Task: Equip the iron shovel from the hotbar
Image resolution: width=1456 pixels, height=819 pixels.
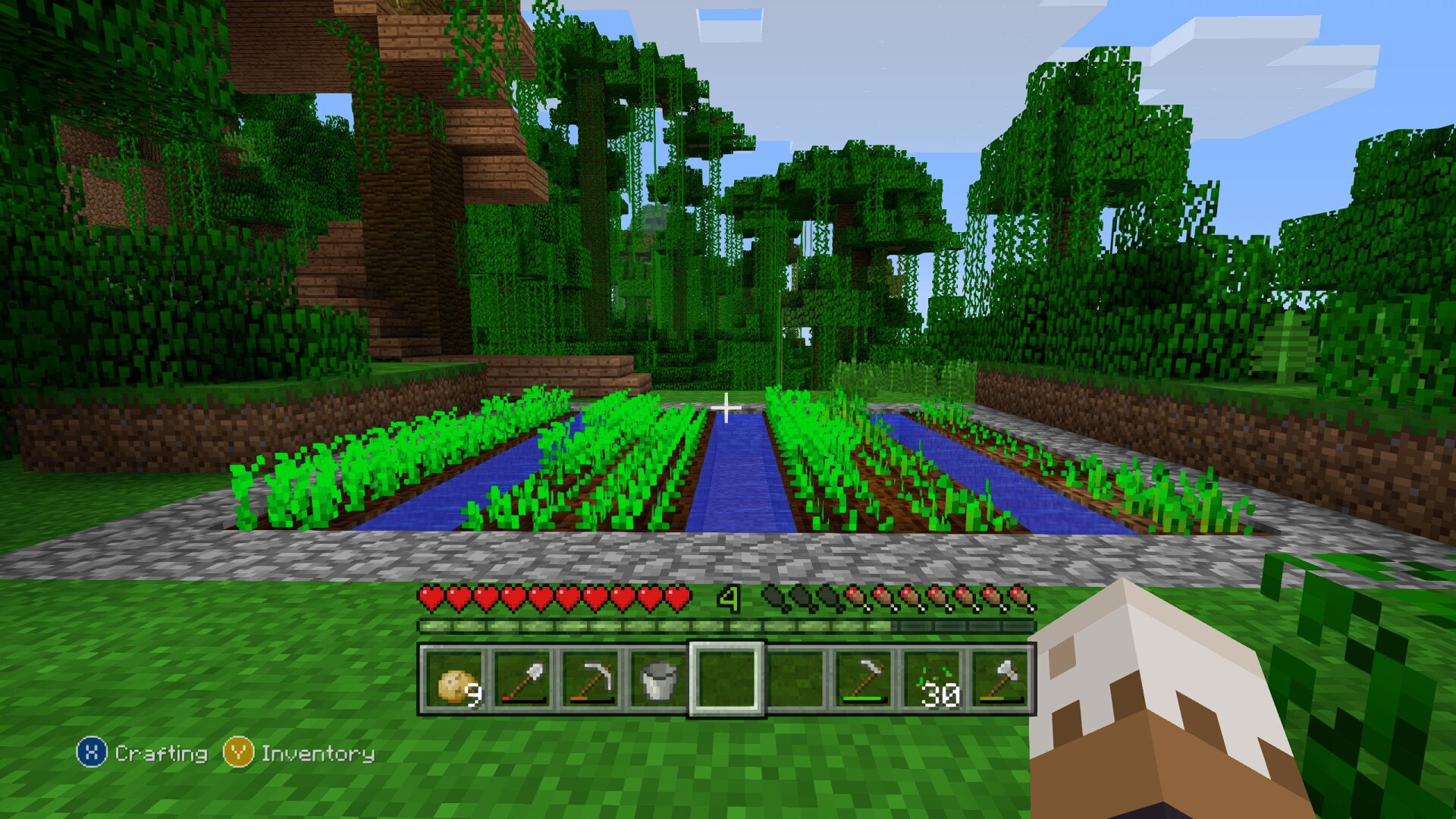Action: [523, 680]
